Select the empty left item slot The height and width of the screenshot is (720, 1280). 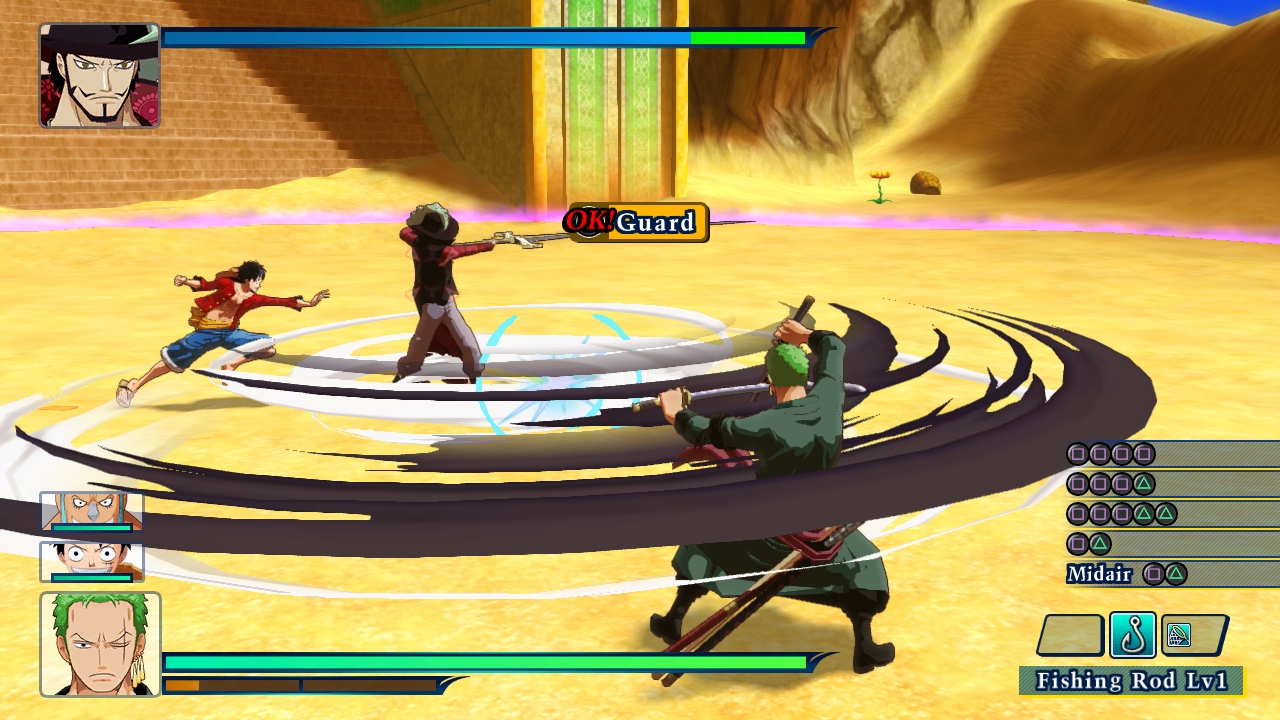[x=1073, y=634]
